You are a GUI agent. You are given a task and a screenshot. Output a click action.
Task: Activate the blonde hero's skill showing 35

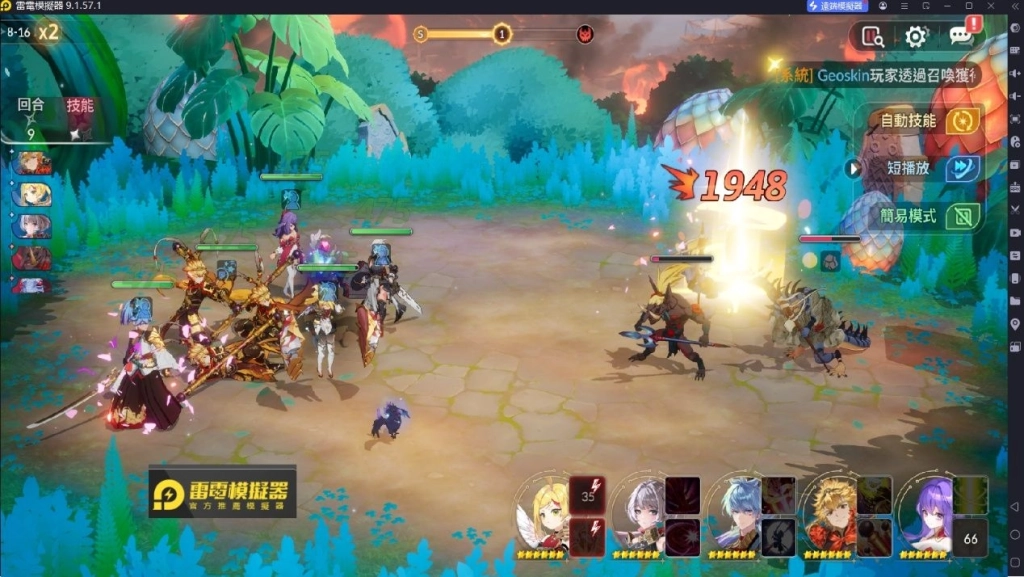587,494
